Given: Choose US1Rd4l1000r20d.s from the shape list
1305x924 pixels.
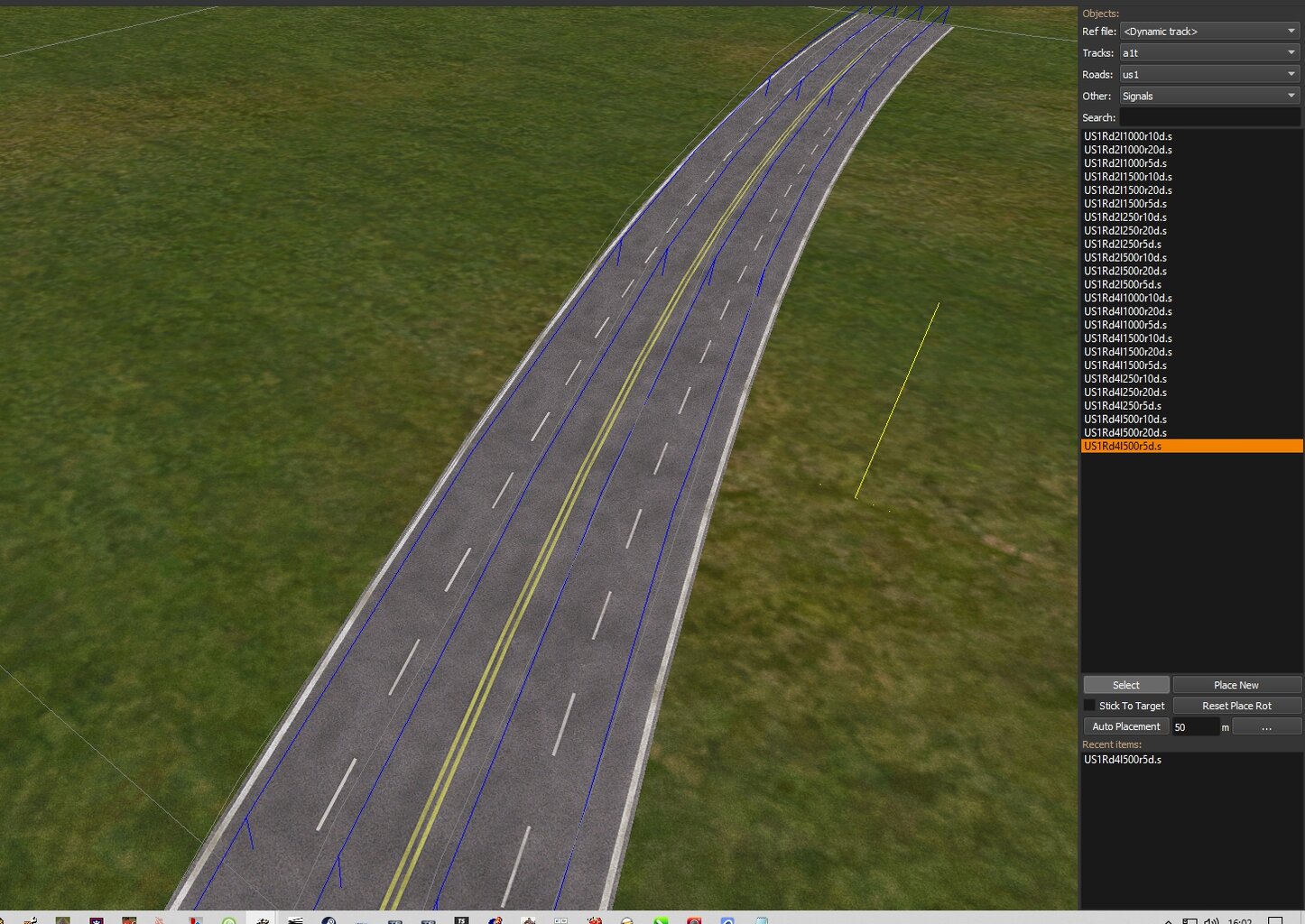Looking at the screenshot, I should click(x=1127, y=311).
